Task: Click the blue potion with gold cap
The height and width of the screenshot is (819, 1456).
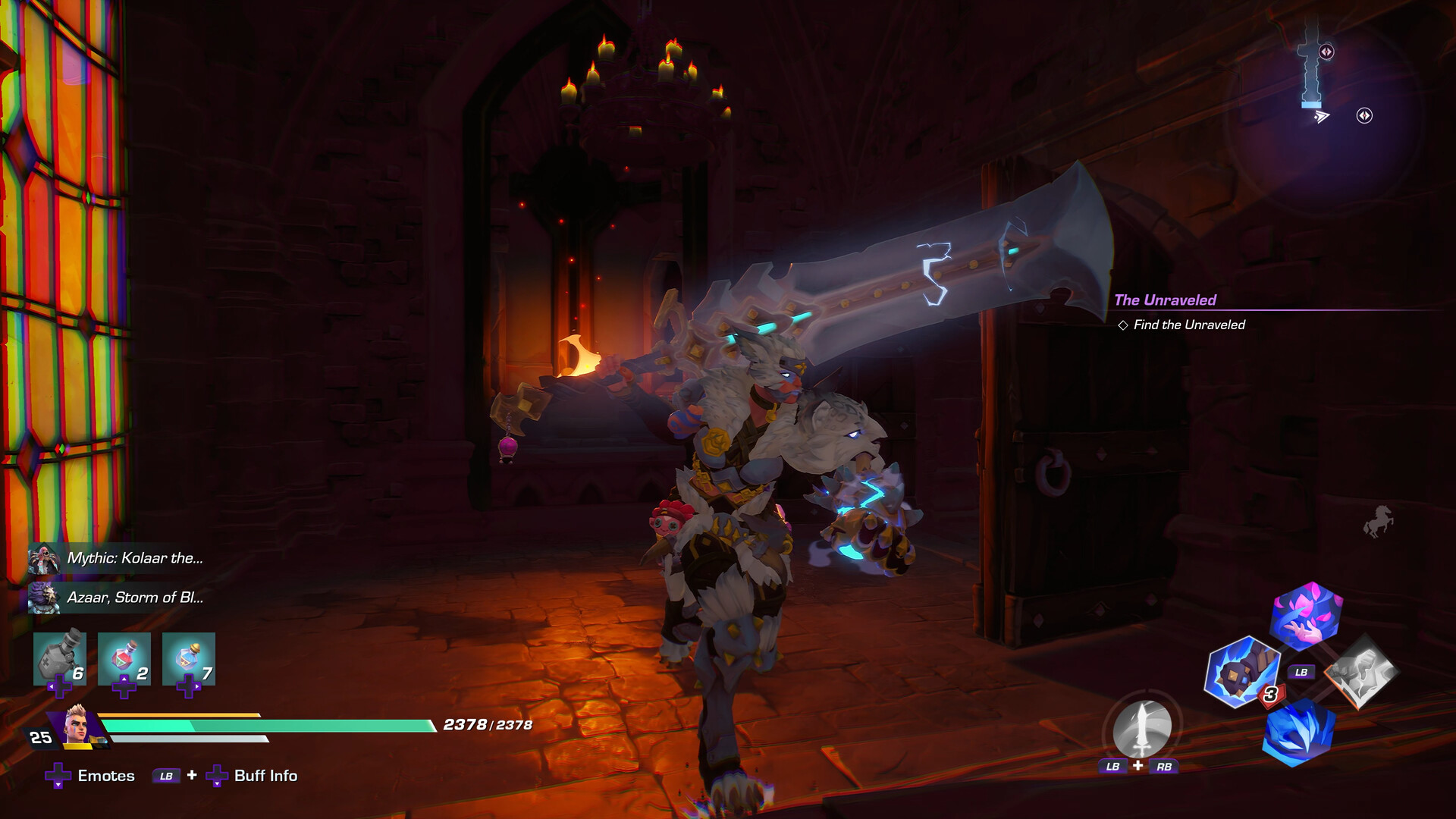Action: pos(188,658)
